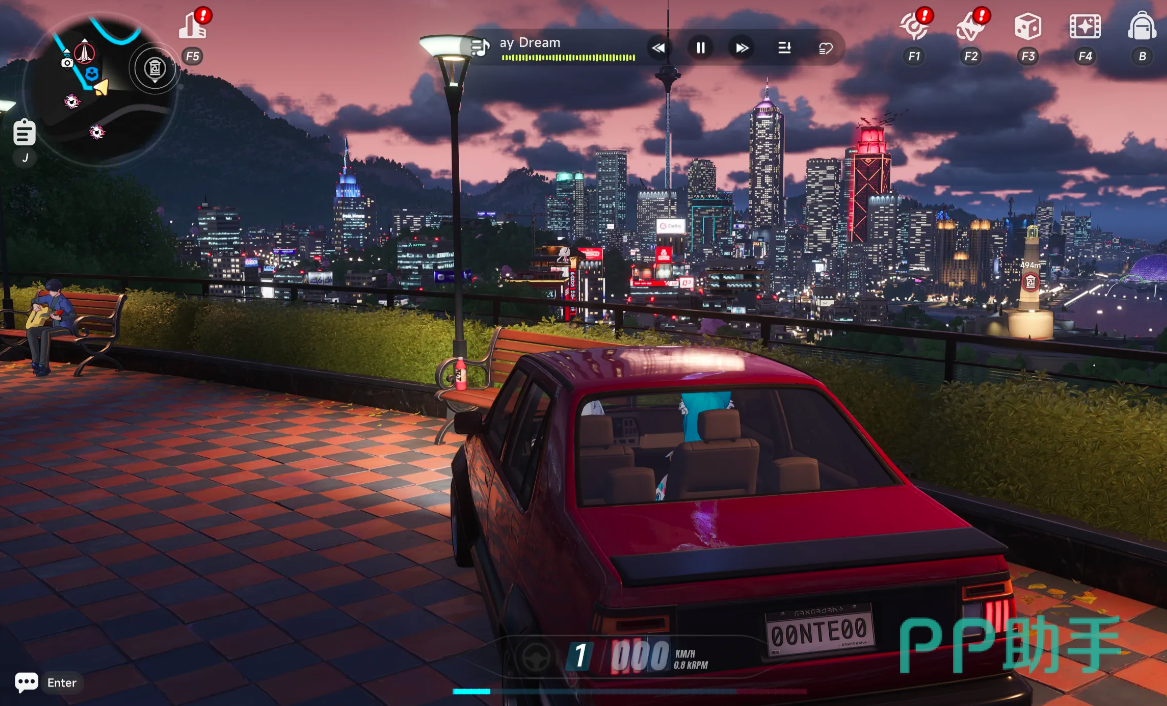1167x706 pixels.
Task: Skip forward to the next music track
Action: point(742,47)
